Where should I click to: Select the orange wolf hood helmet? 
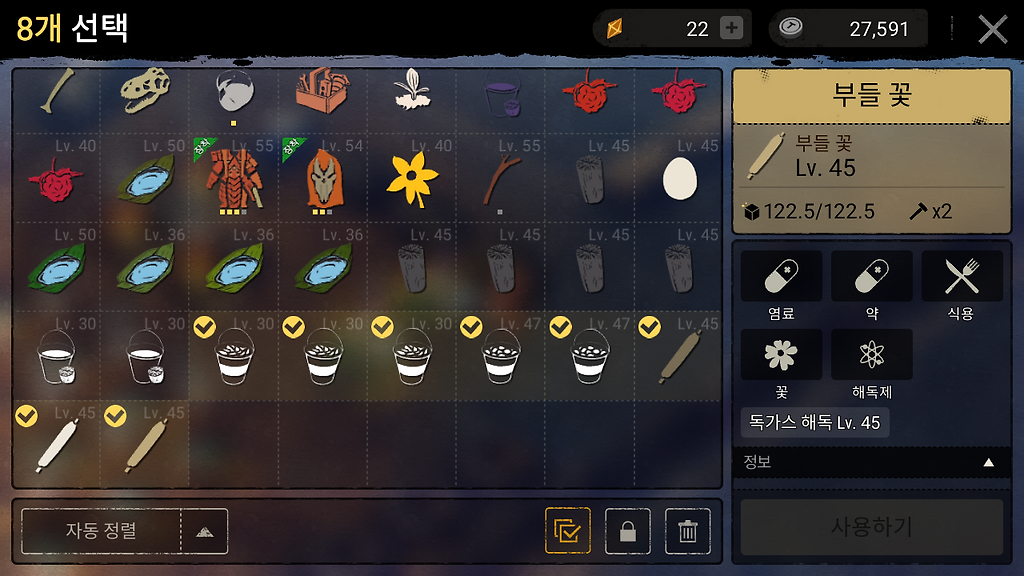pos(324,178)
